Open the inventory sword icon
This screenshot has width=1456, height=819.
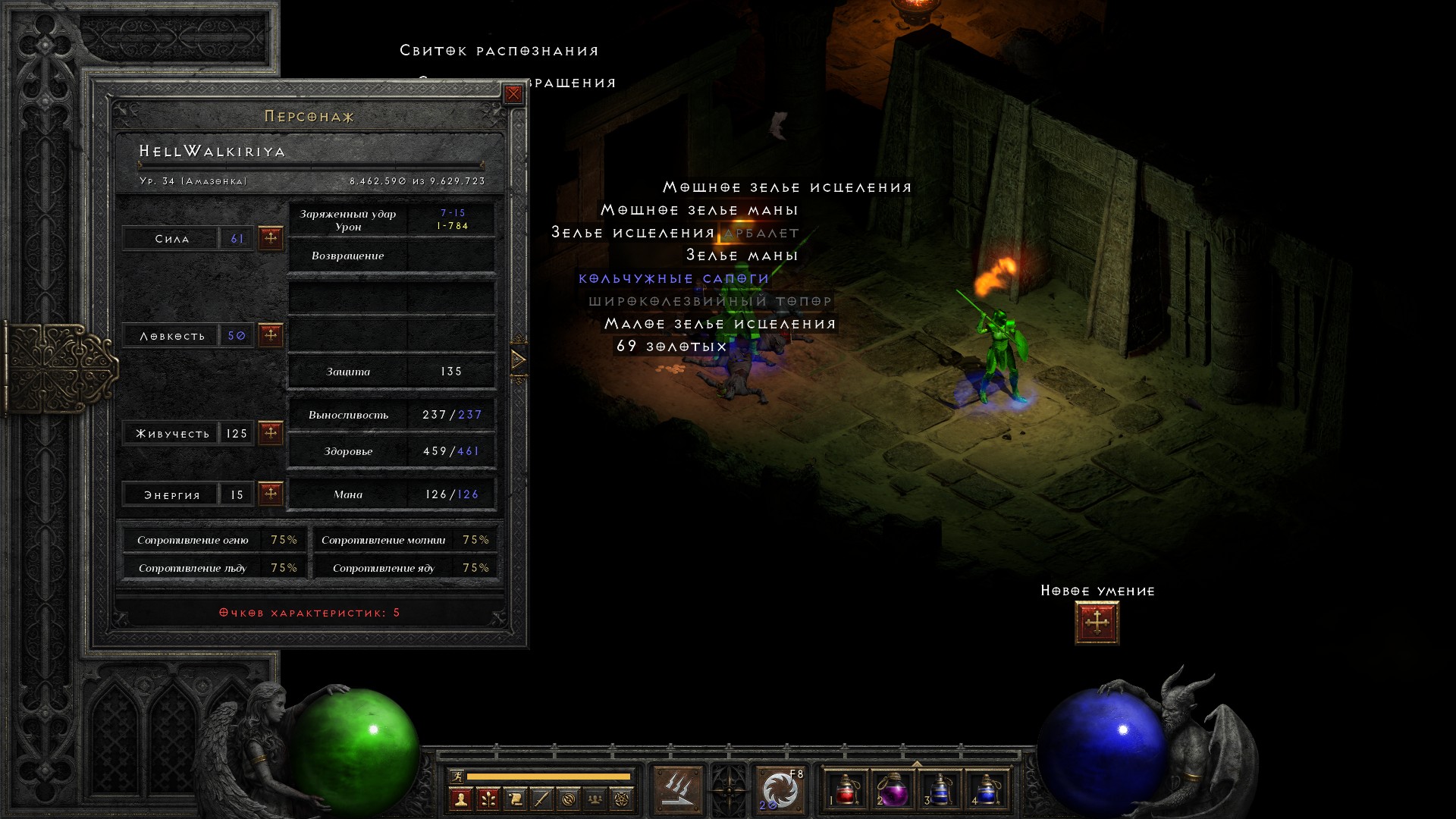pos(541,799)
